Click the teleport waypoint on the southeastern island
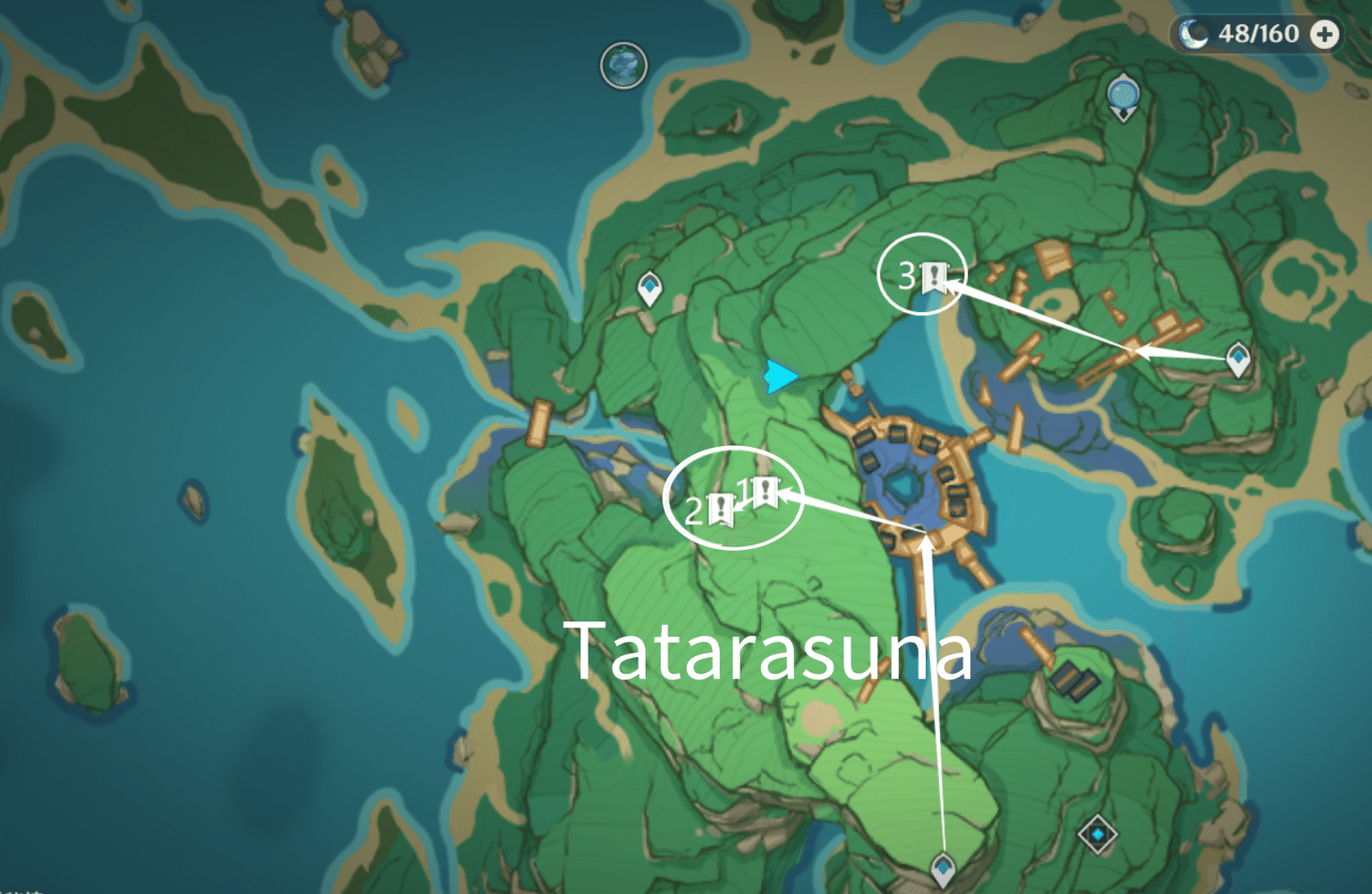1372x894 pixels. click(1098, 832)
